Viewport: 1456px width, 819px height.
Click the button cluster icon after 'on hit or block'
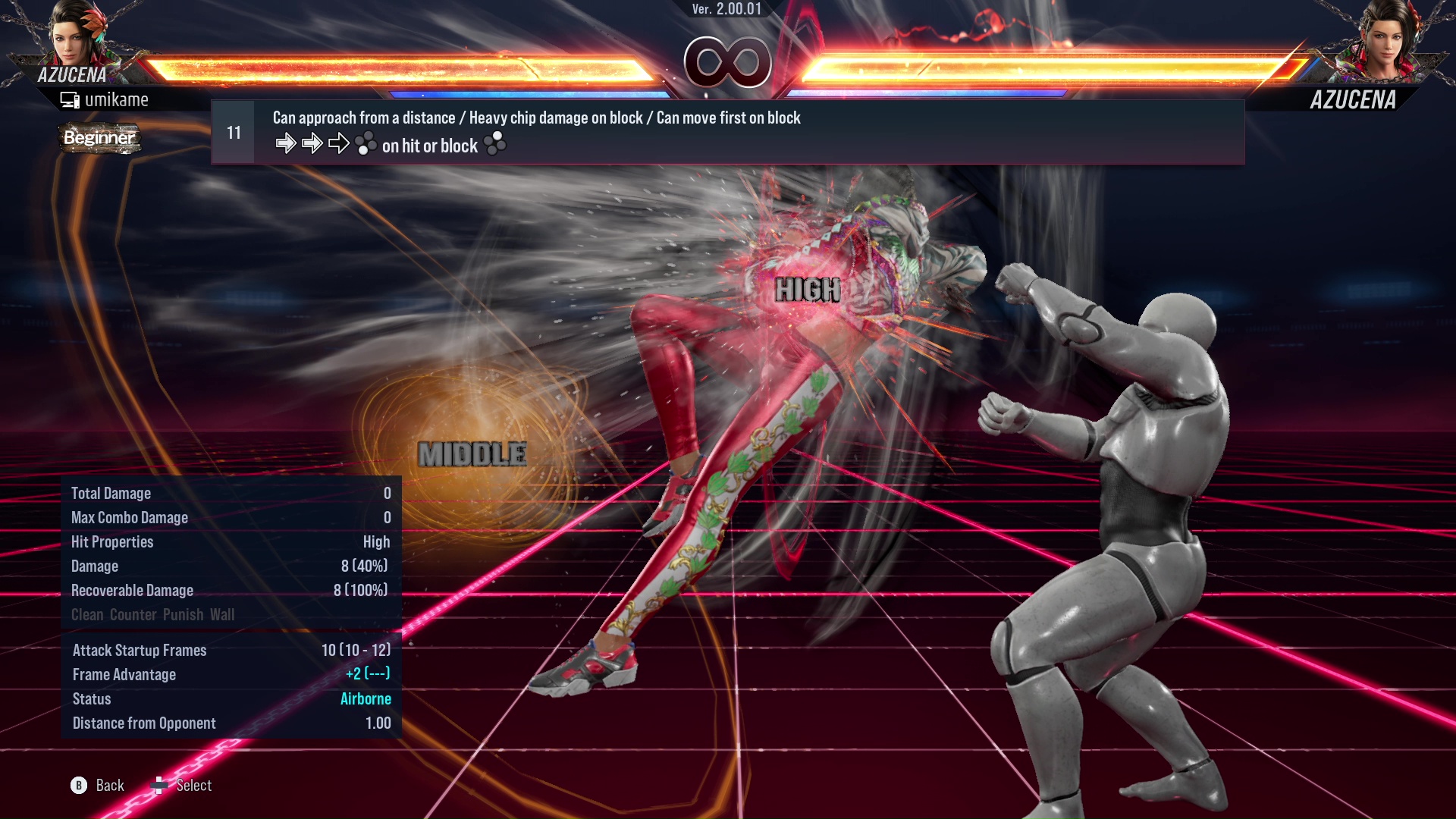tap(495, 144)
